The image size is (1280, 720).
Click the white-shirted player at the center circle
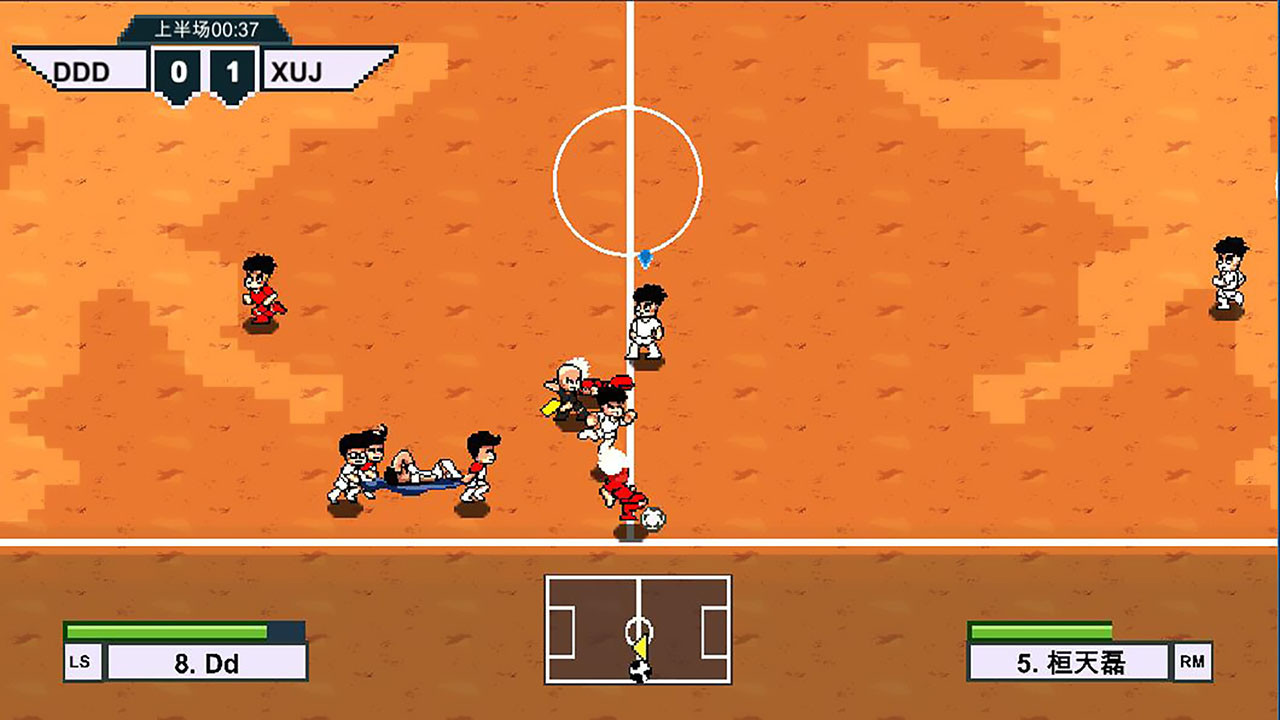click(x=645, y=320)
